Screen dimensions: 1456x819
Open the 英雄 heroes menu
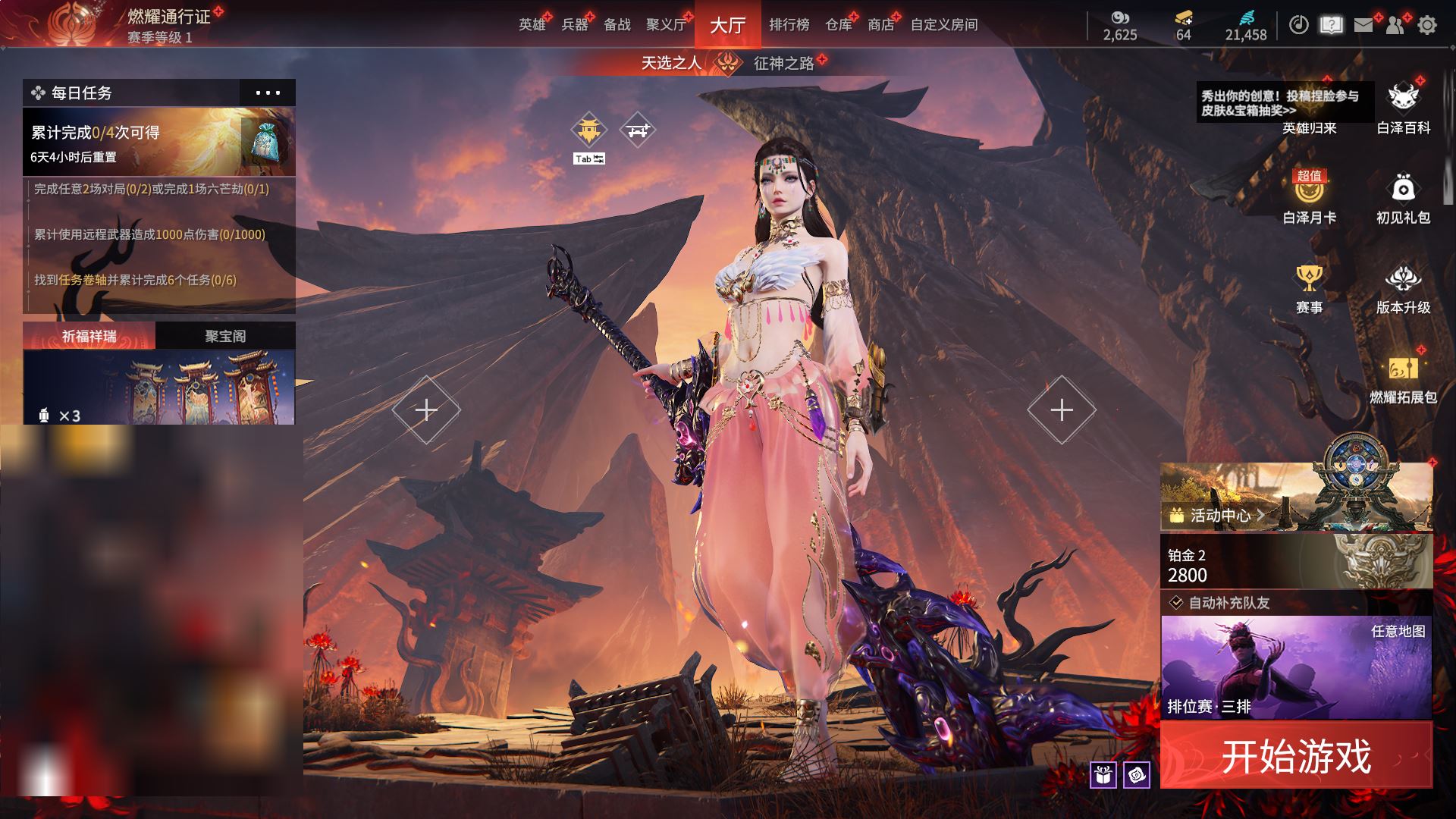(x=532, y=25)
